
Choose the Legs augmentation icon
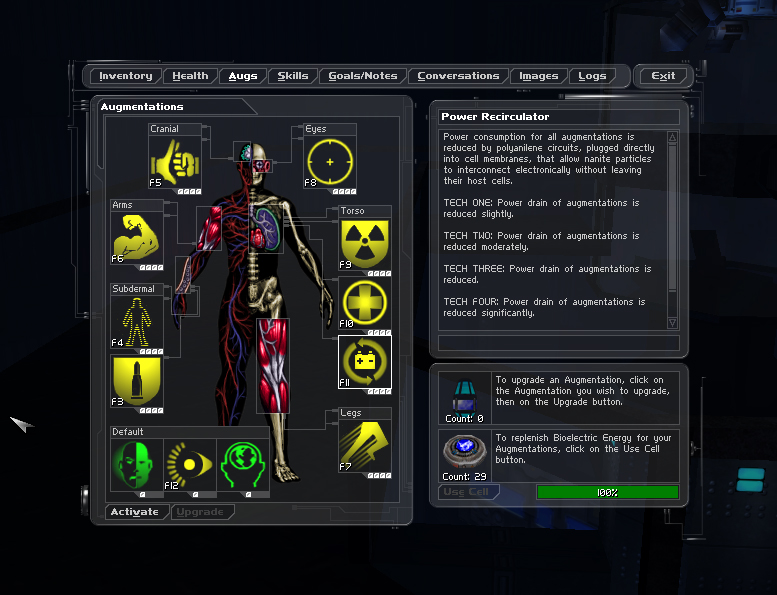click(364, 444)
